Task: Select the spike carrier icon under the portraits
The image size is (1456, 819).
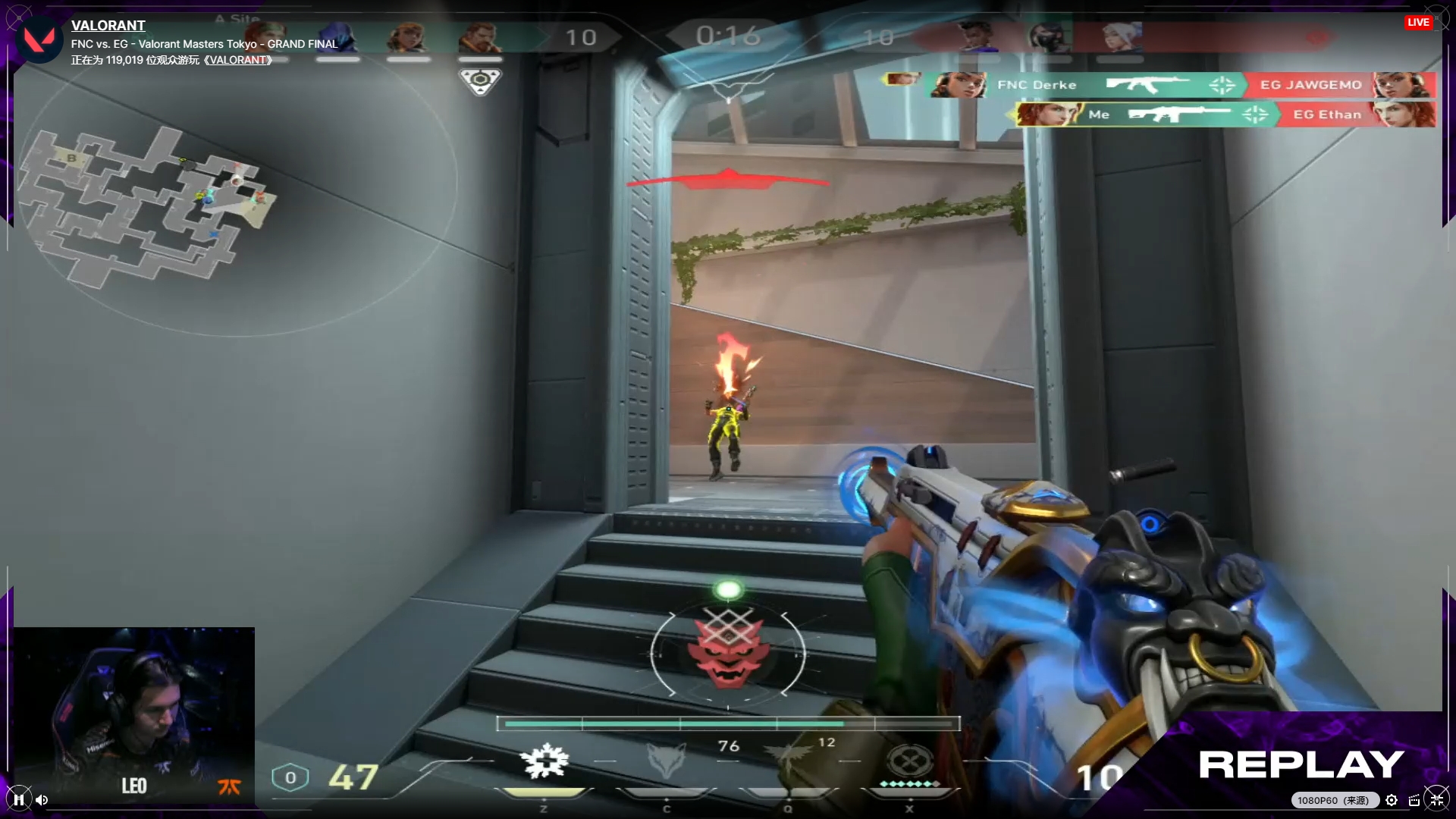Action: (x=480, y=80)
